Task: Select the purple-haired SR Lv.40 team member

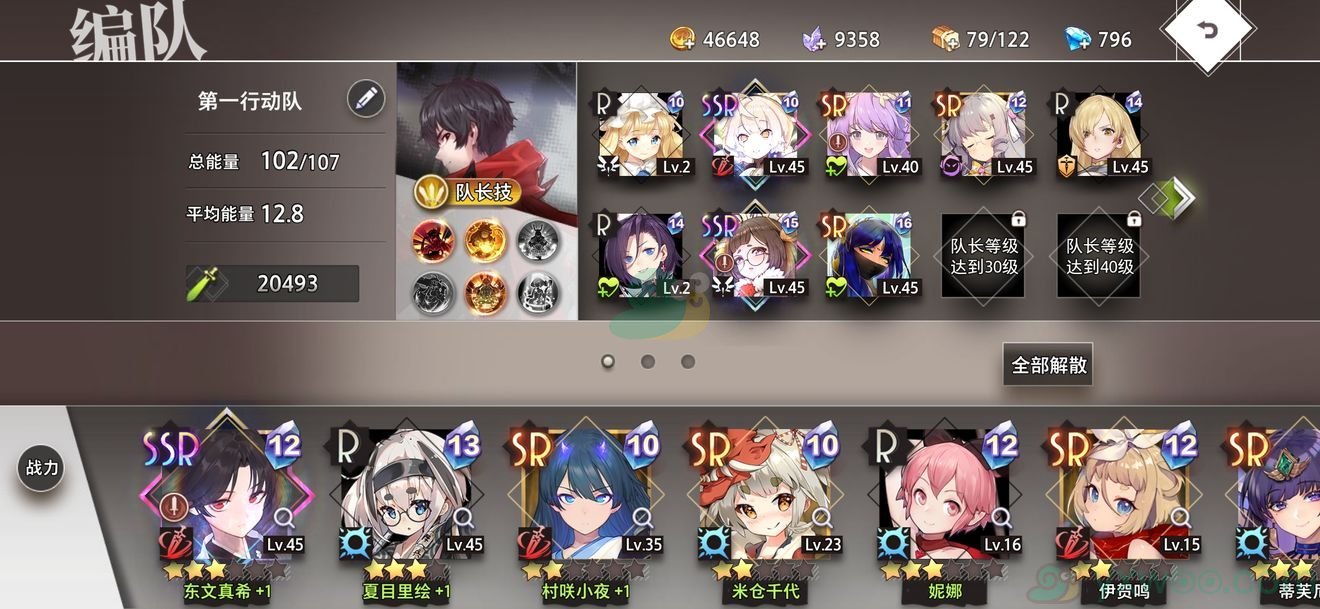Action: click(869, 135)
